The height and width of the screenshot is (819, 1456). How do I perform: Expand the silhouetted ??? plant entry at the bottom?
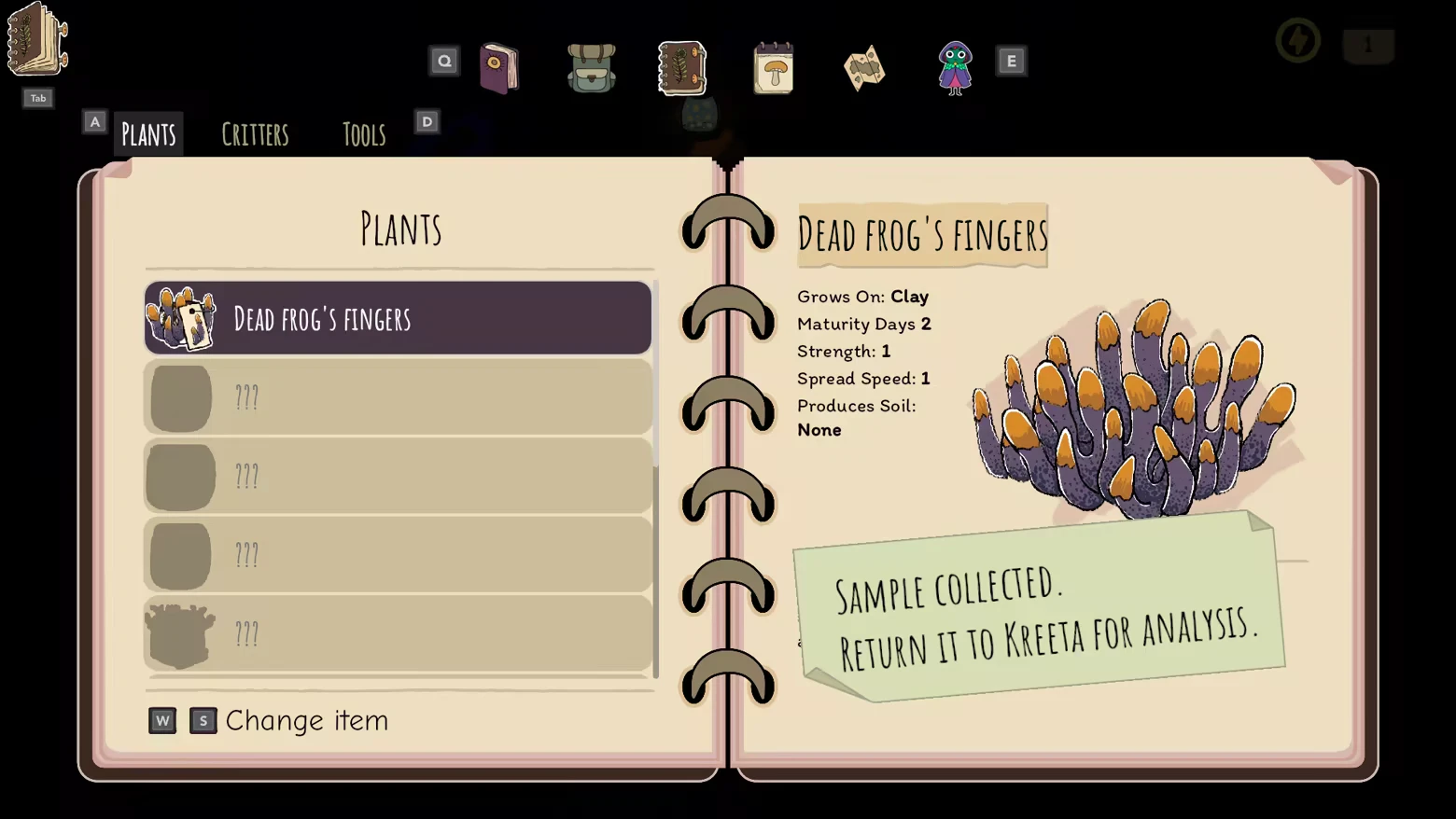(397, 634)
